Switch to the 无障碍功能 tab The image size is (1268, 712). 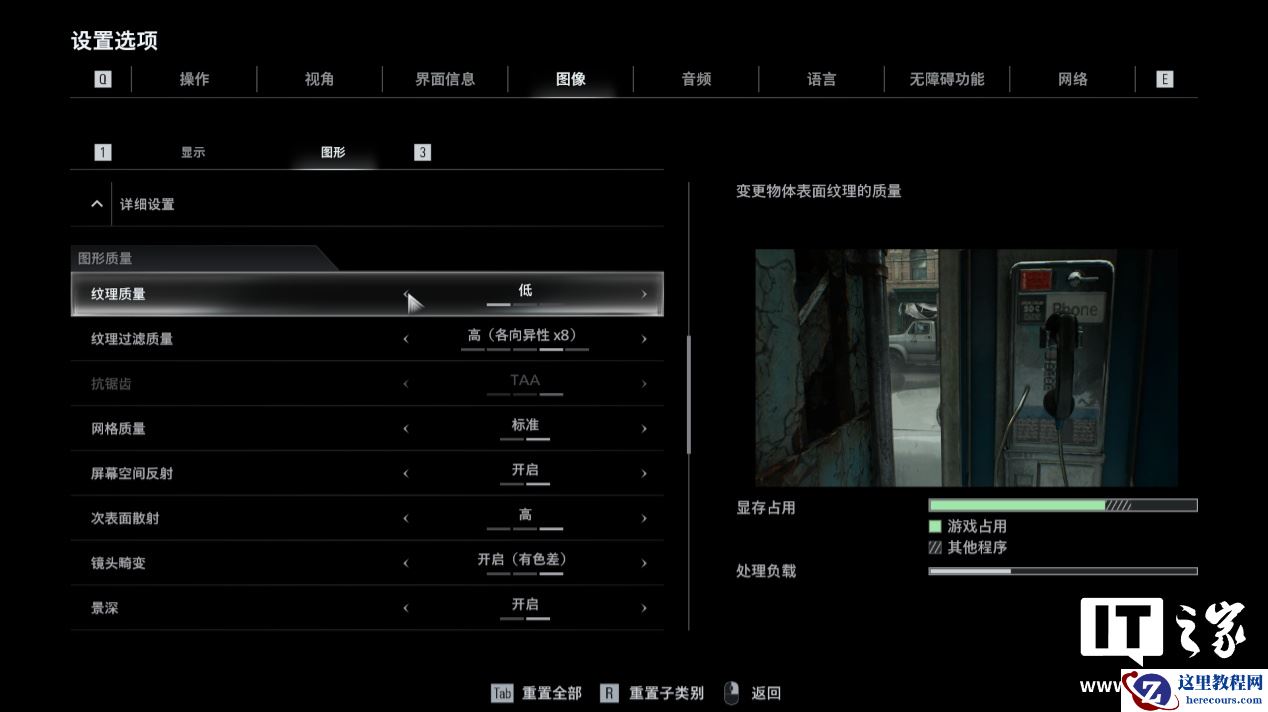[946, 79]
